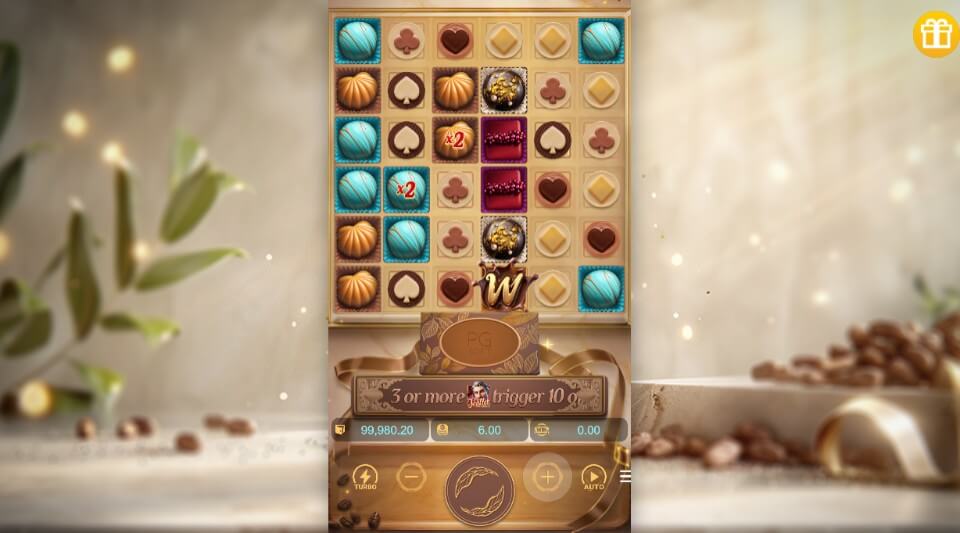The height and width of the screenshot is (533, 960).
Task: Start Auto spin
Action: (594, 478)
